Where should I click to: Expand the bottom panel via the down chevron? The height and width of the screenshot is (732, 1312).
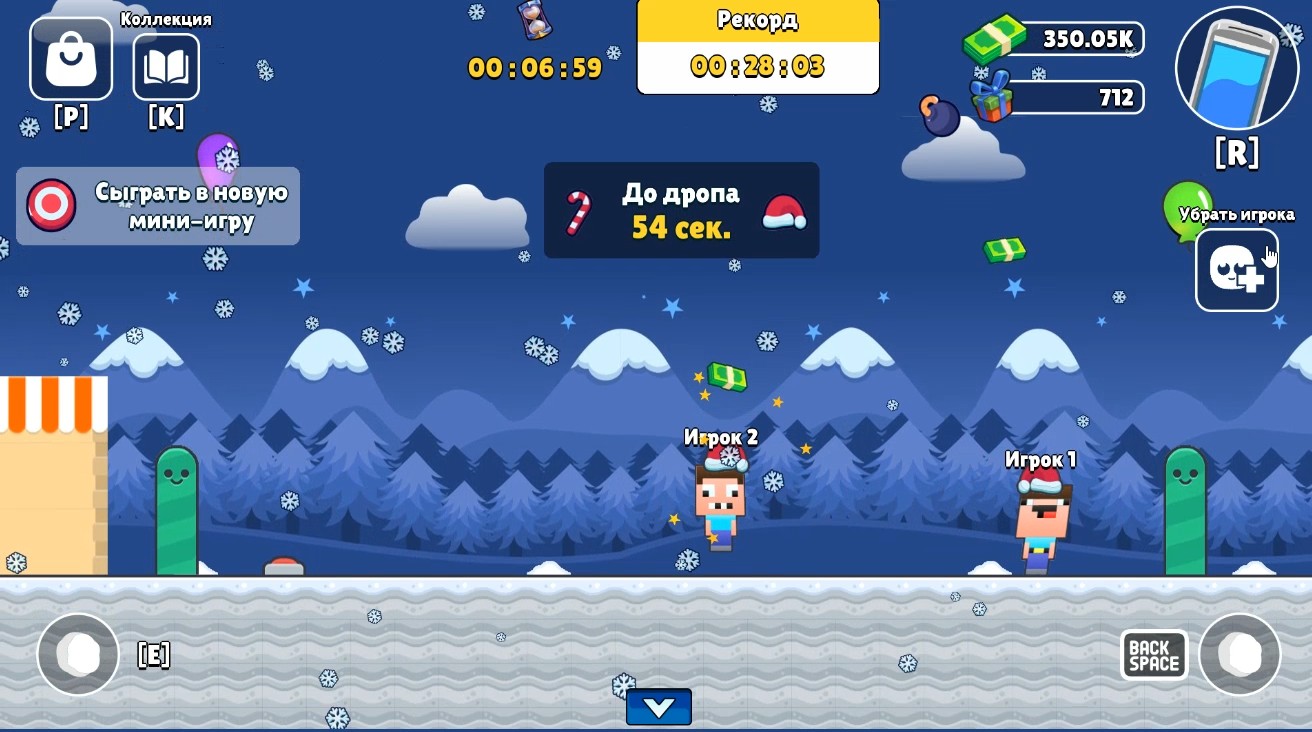[659, 707]
